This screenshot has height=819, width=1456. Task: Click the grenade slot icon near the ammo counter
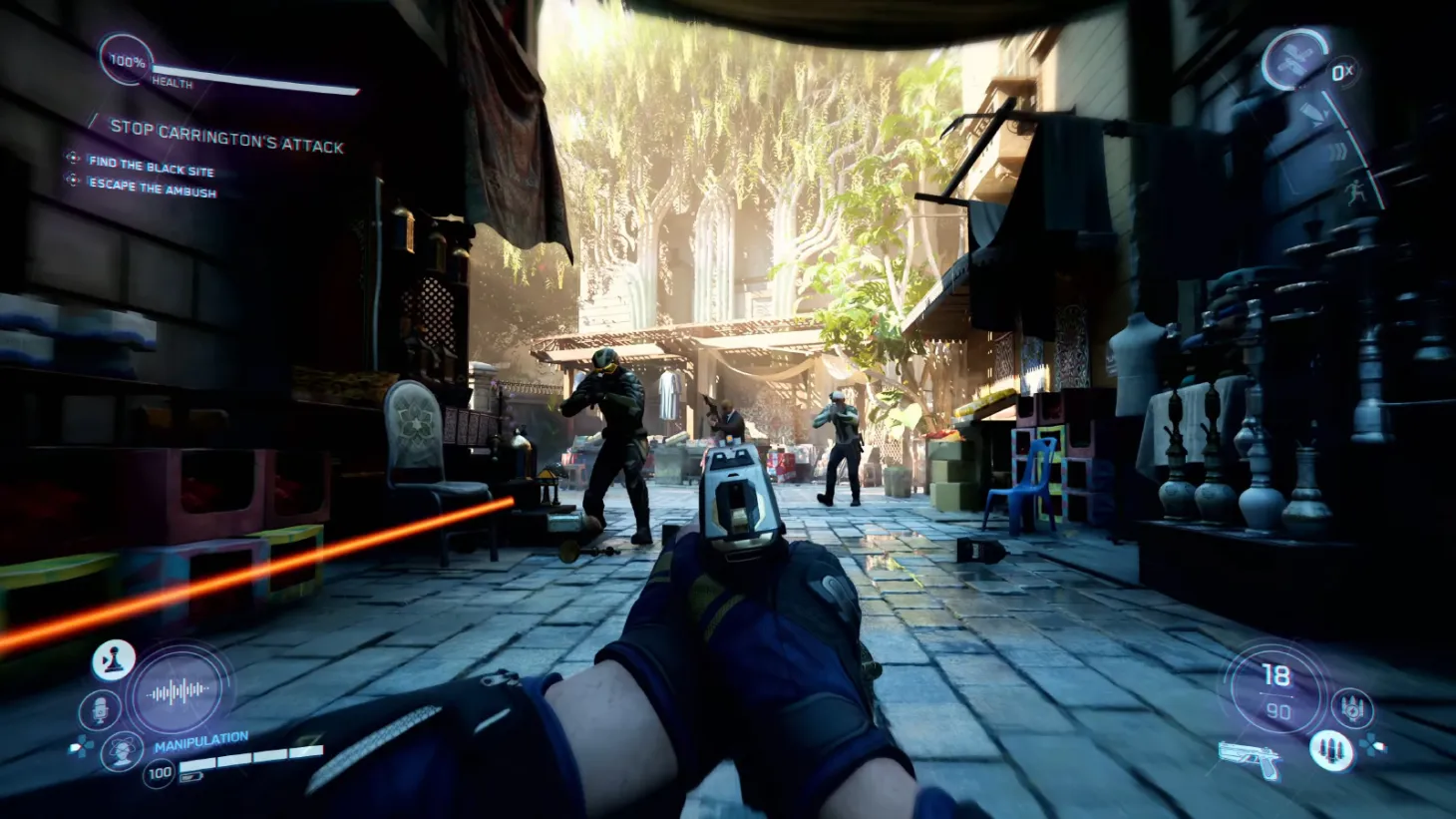(1352, 708)
